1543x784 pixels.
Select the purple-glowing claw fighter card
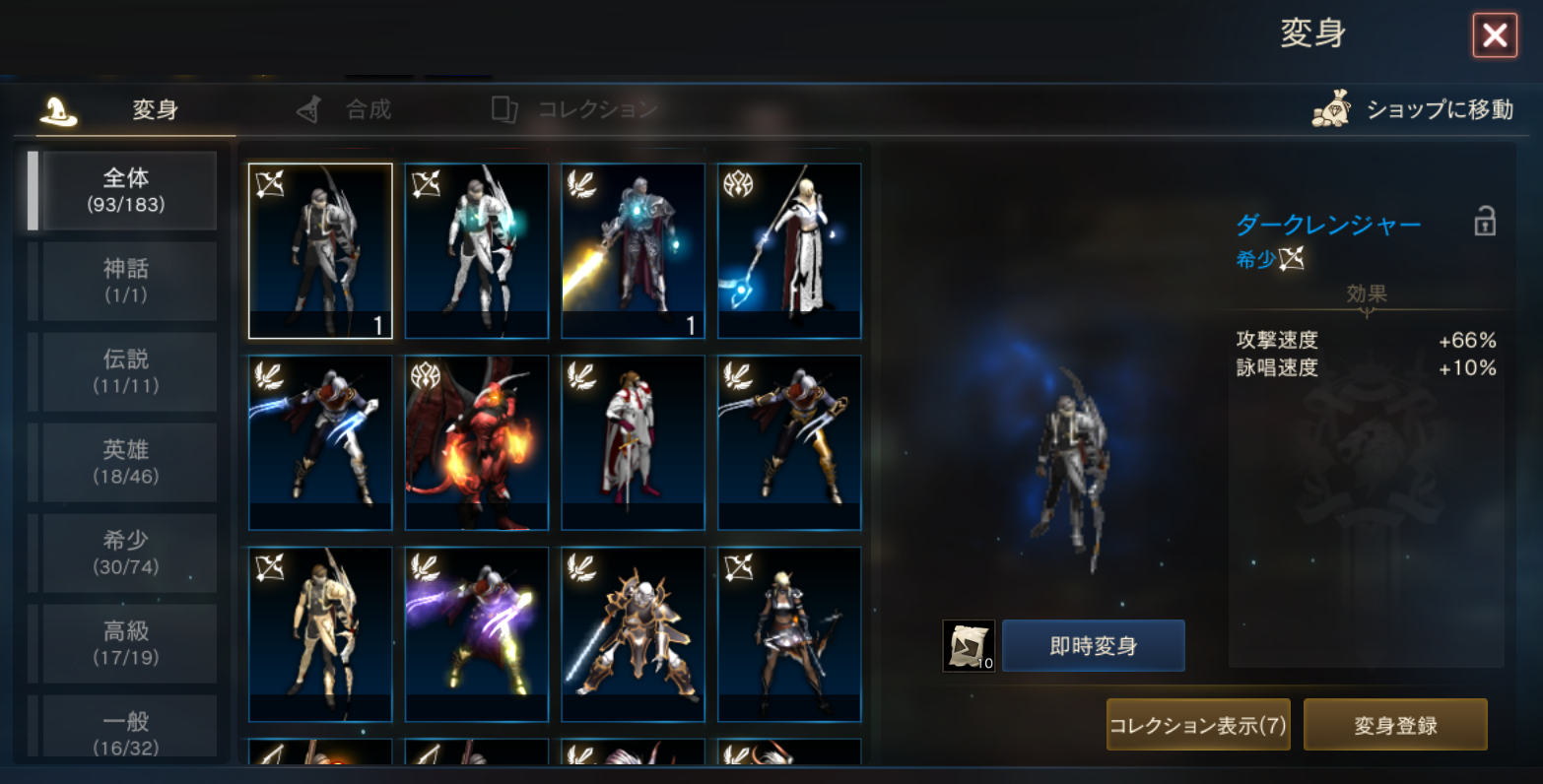477,635
